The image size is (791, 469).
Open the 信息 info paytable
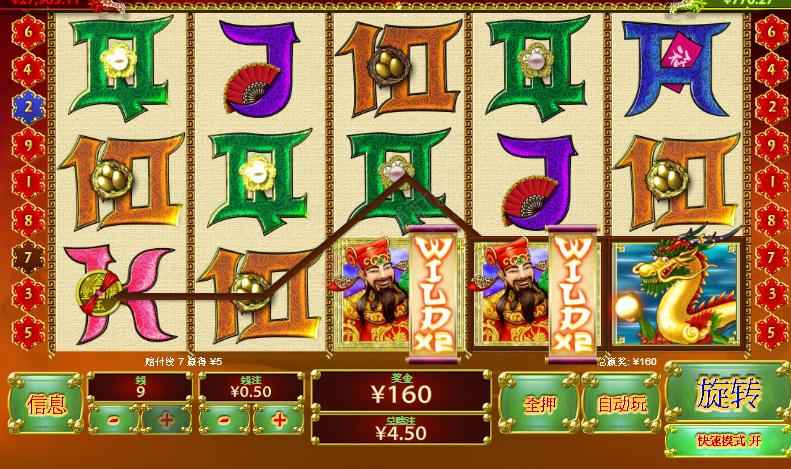46,404
